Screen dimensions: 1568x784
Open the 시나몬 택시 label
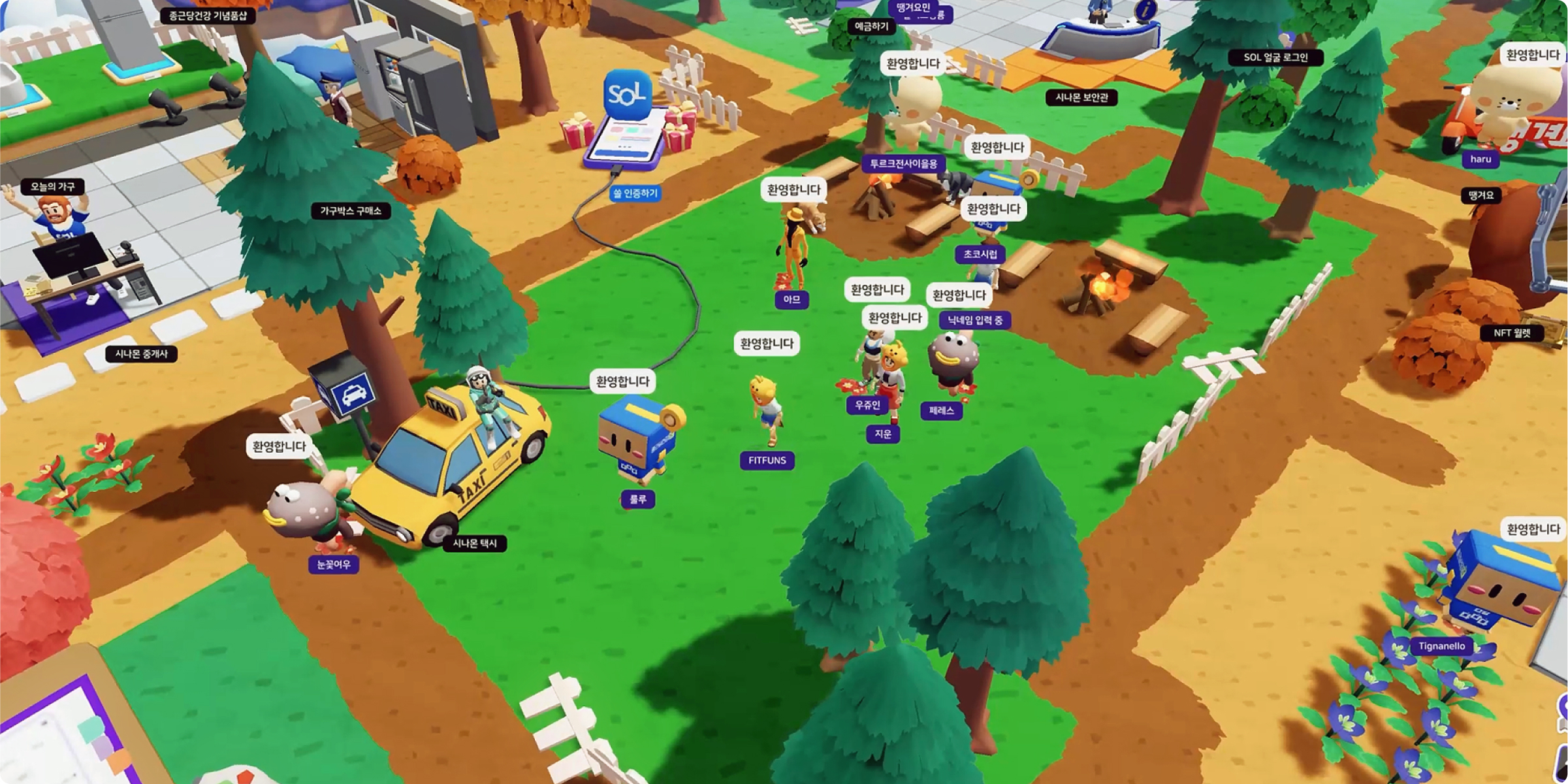click(x=475, y=544)
